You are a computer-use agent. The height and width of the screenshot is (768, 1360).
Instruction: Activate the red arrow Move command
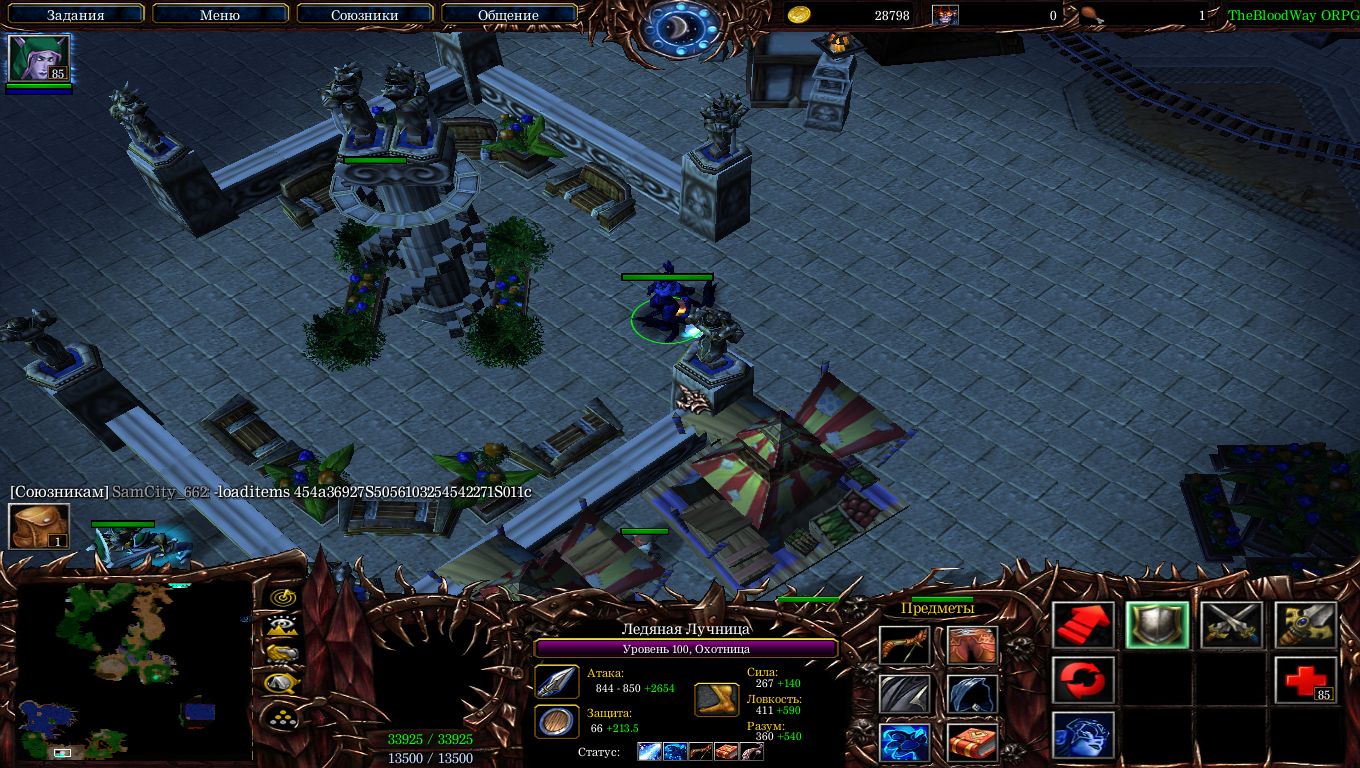point(1084,626)
